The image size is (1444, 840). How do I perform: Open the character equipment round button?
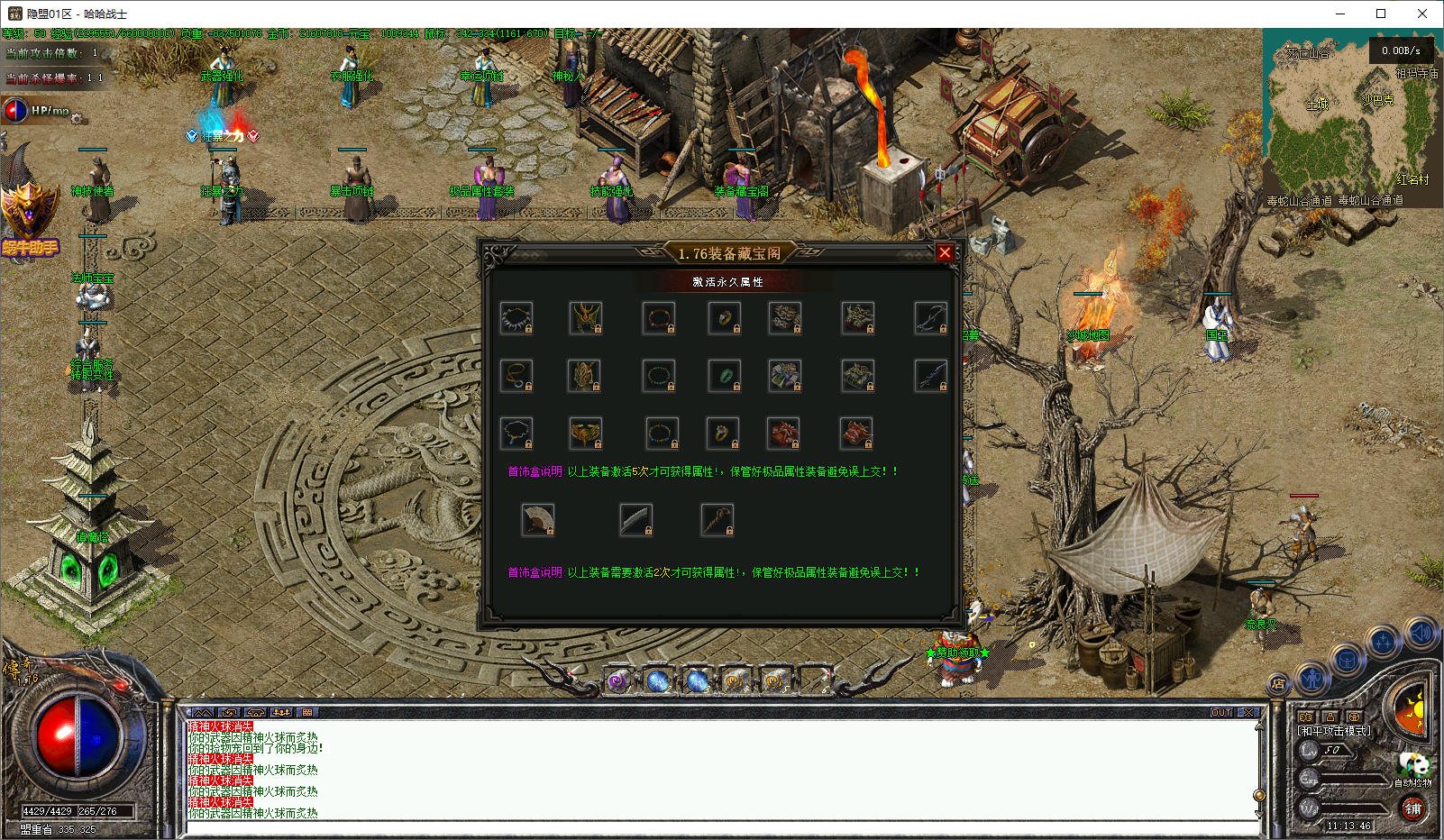[1312, 678]
